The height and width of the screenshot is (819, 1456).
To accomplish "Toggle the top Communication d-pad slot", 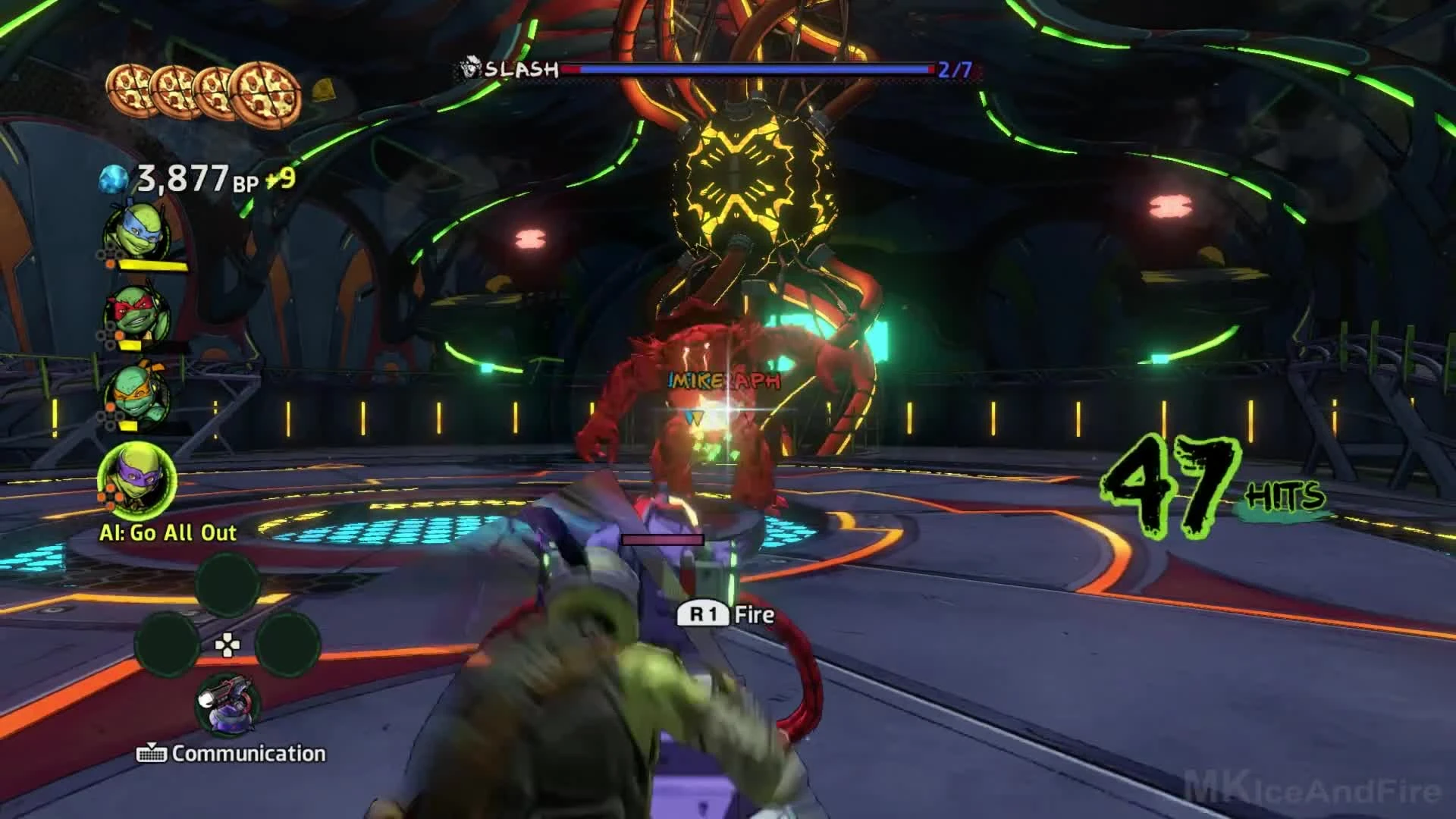I will 226,588.
